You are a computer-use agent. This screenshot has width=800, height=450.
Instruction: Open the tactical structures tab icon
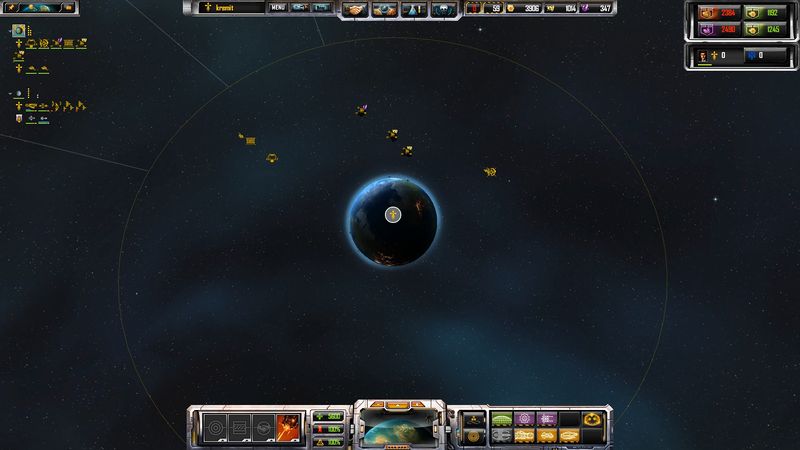[x=475, y=419]
